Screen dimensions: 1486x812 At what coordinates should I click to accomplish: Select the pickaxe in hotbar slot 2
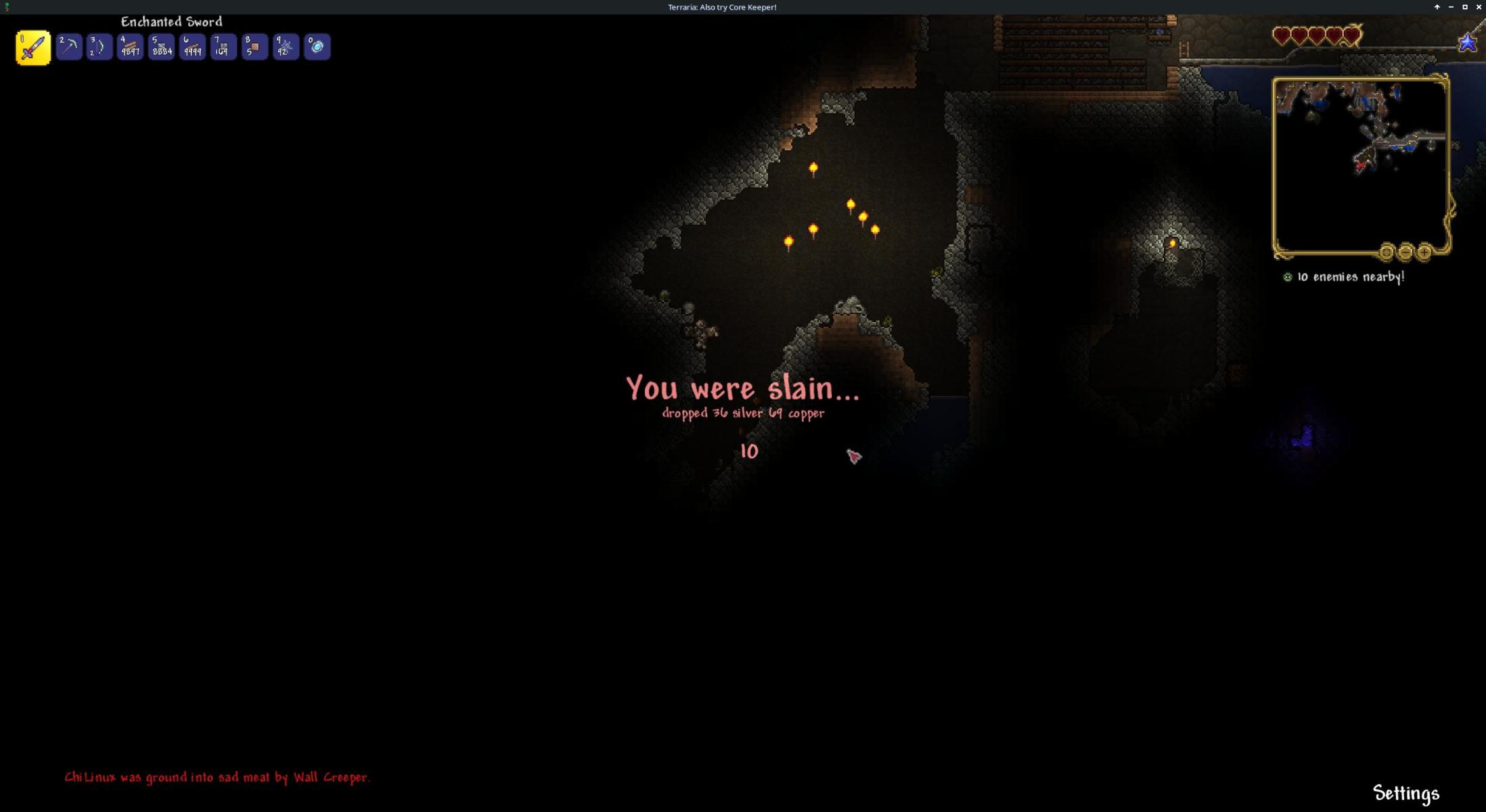tap(69, 47)
